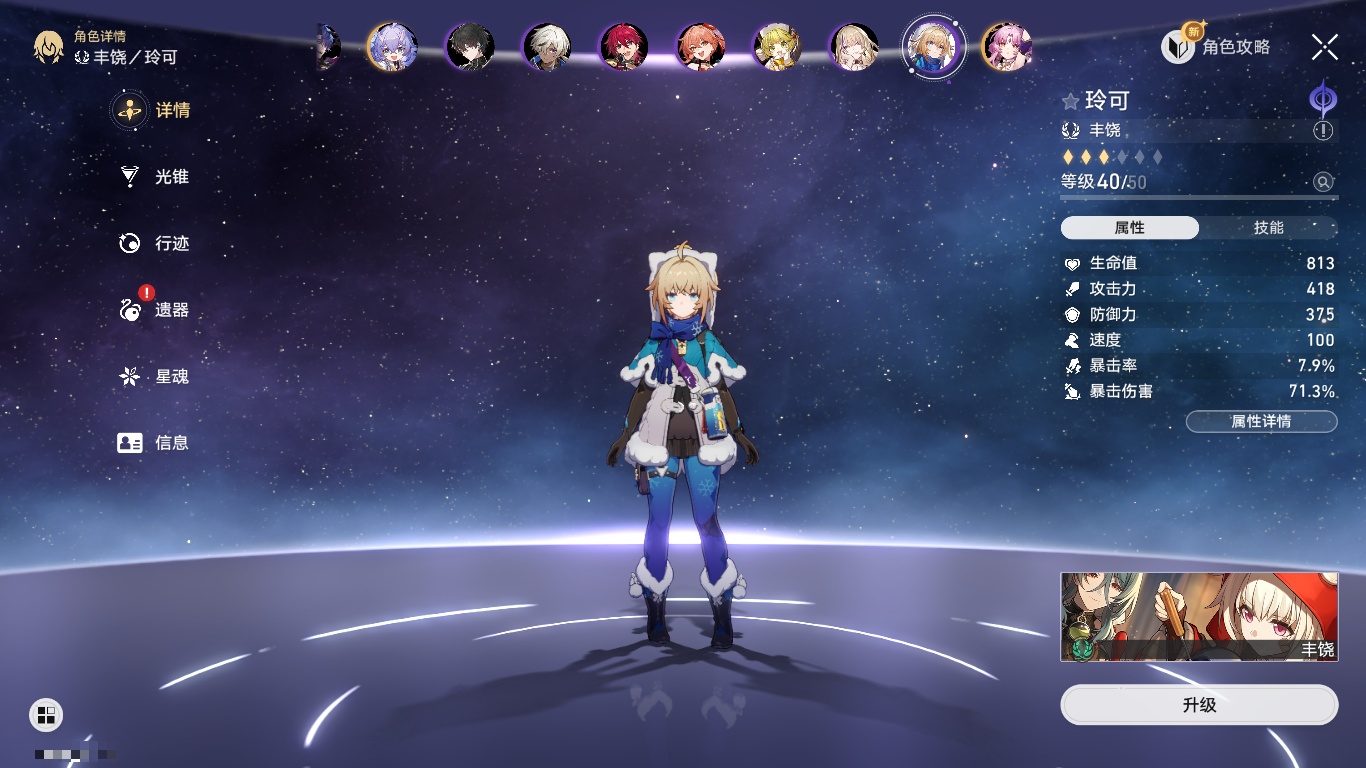Switch to the 技能 skills tab

[x=1268, y=228]
